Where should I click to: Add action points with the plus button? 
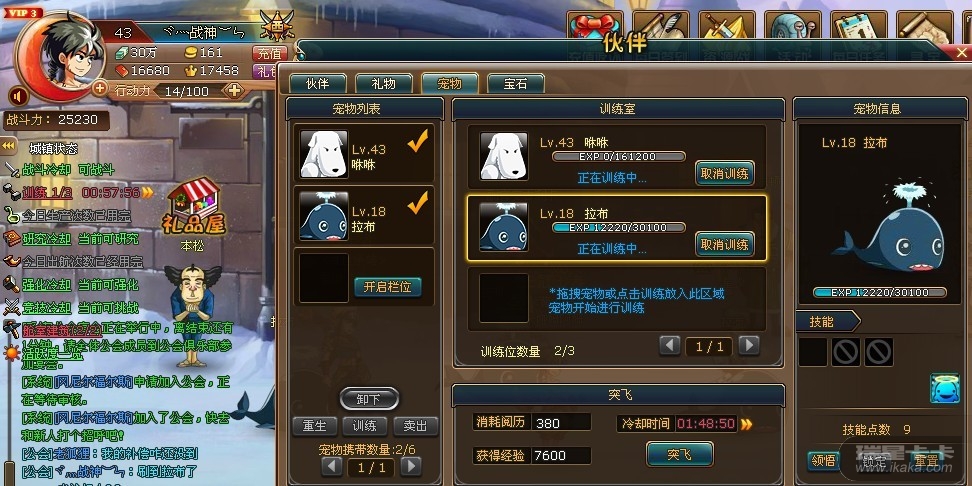click(234, 91)
